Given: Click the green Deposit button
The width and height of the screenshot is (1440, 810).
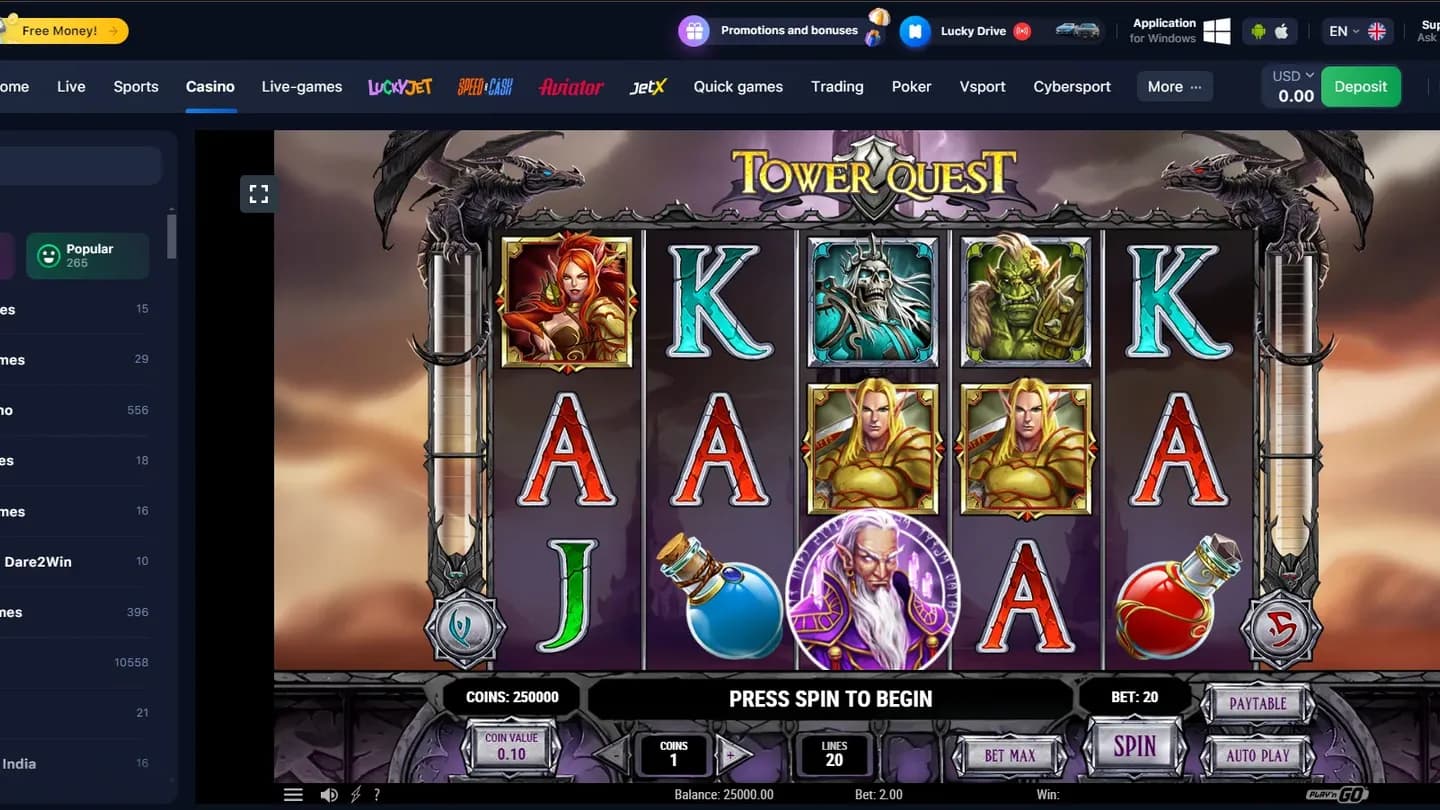Looking at the screenshot, I should 1361,86.
